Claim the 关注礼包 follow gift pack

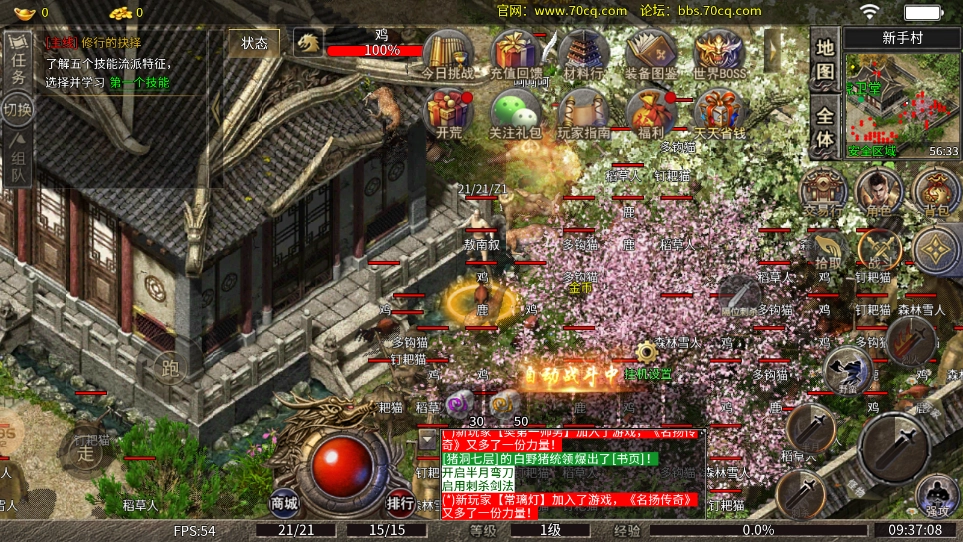tap(515, 113)
